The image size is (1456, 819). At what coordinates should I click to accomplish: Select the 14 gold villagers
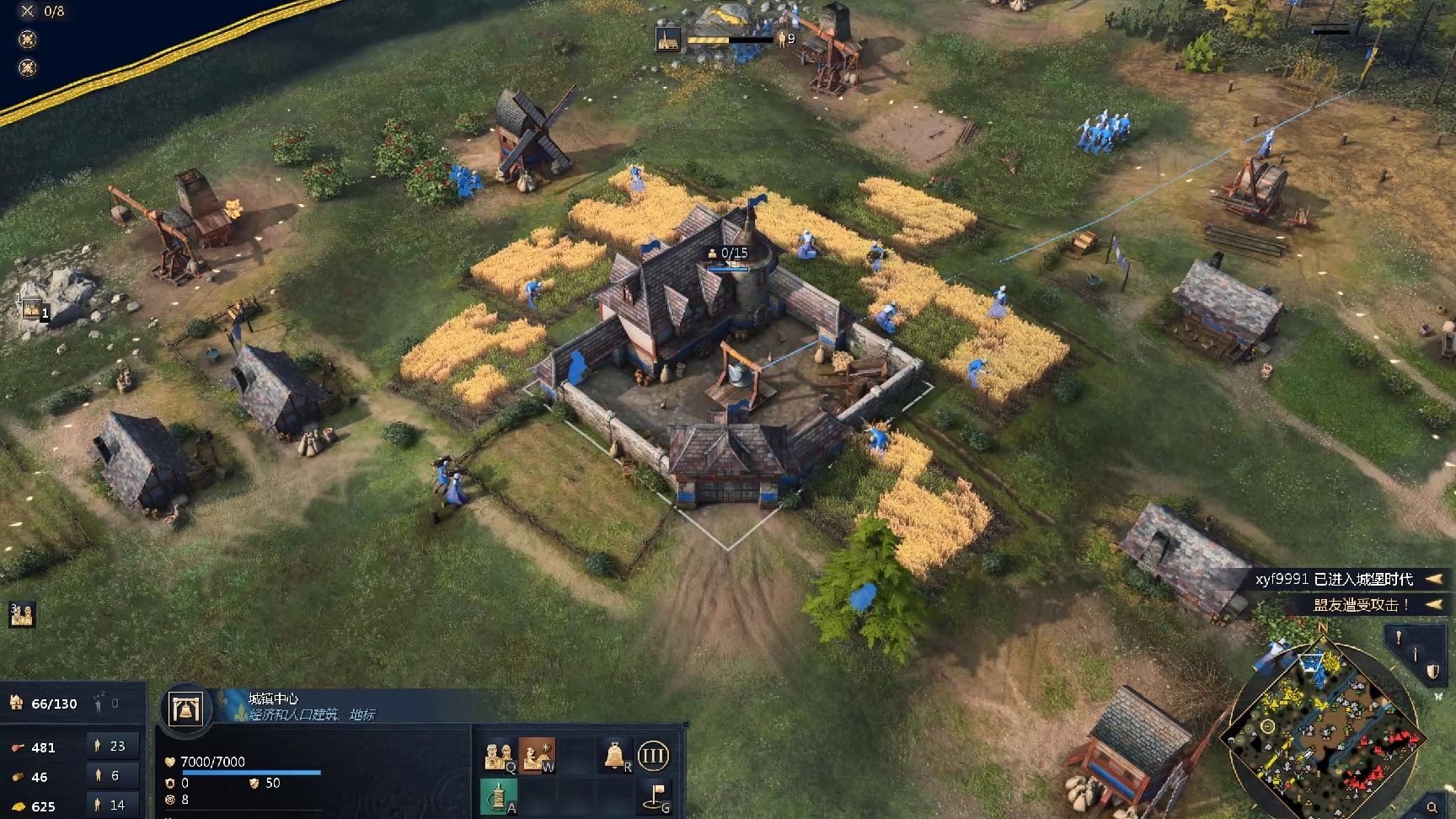point(110,806)
